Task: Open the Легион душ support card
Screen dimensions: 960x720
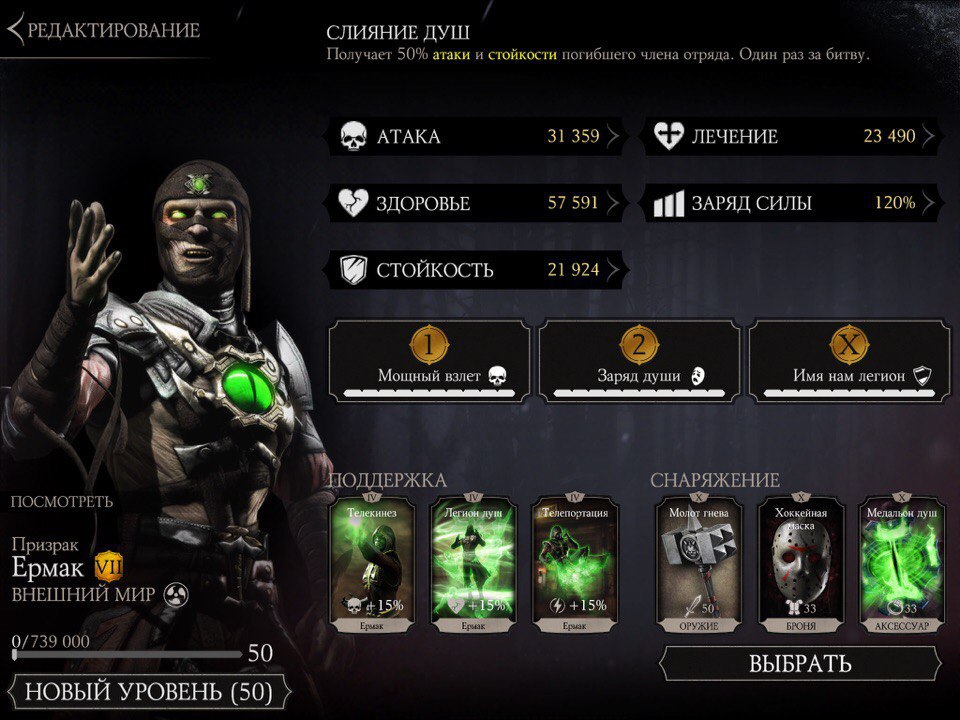Action: coord(473,565)
